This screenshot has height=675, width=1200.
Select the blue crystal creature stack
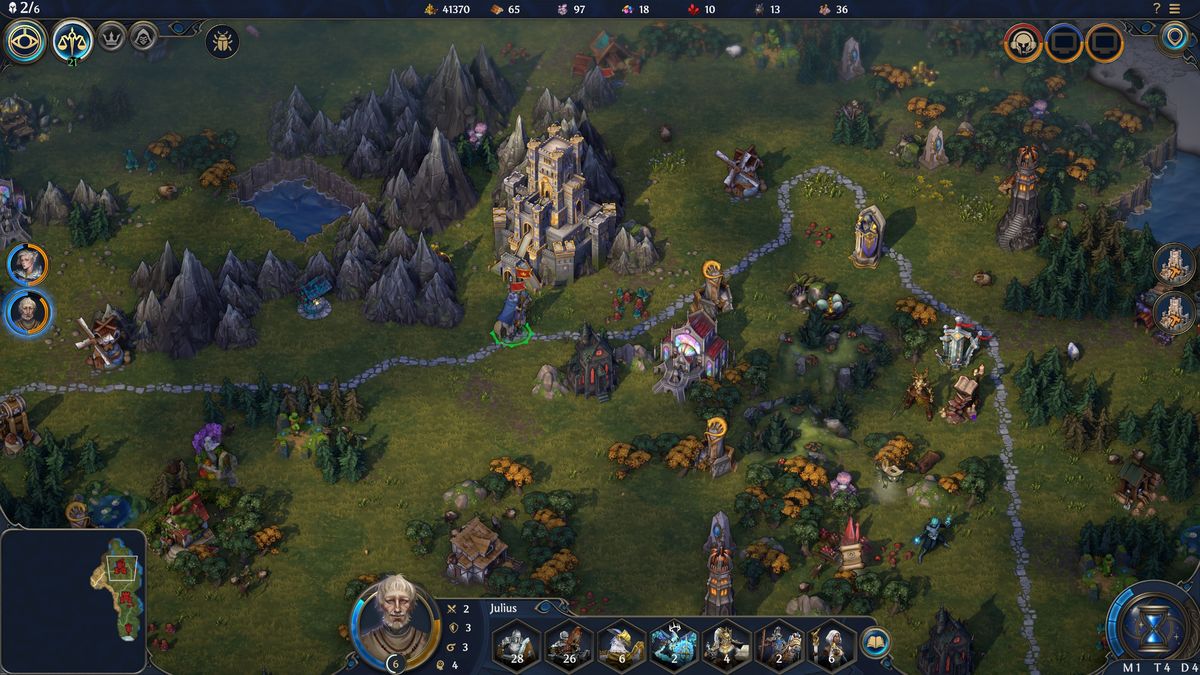coord(673,645)
